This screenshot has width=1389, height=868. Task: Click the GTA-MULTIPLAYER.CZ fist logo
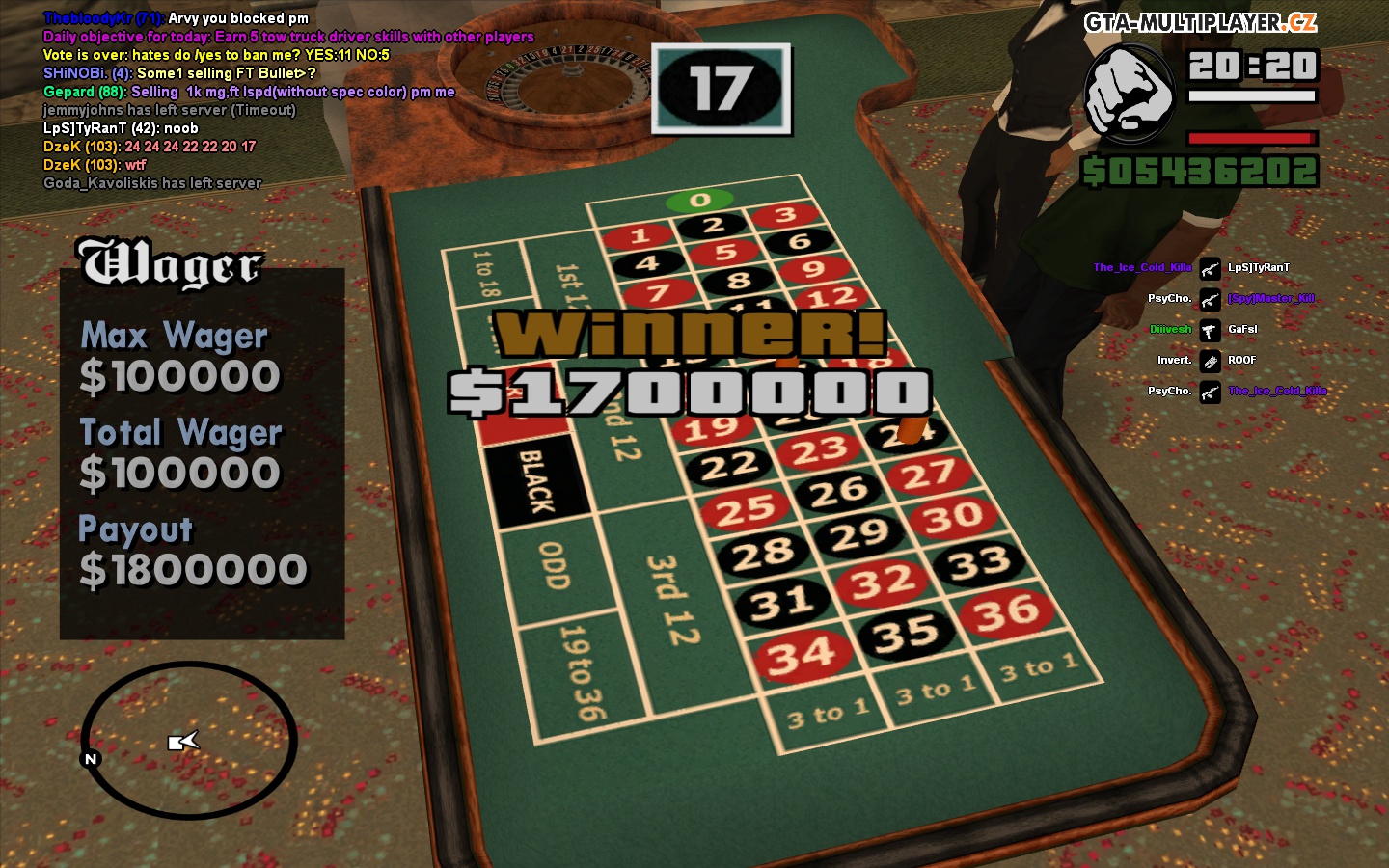tap(1130, 95)
